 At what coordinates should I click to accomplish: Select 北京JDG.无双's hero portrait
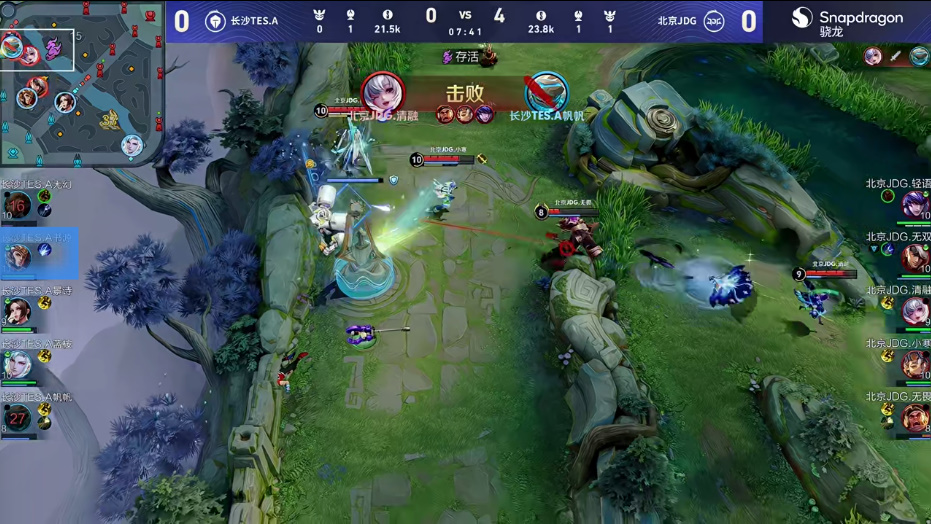click(914, 258)
